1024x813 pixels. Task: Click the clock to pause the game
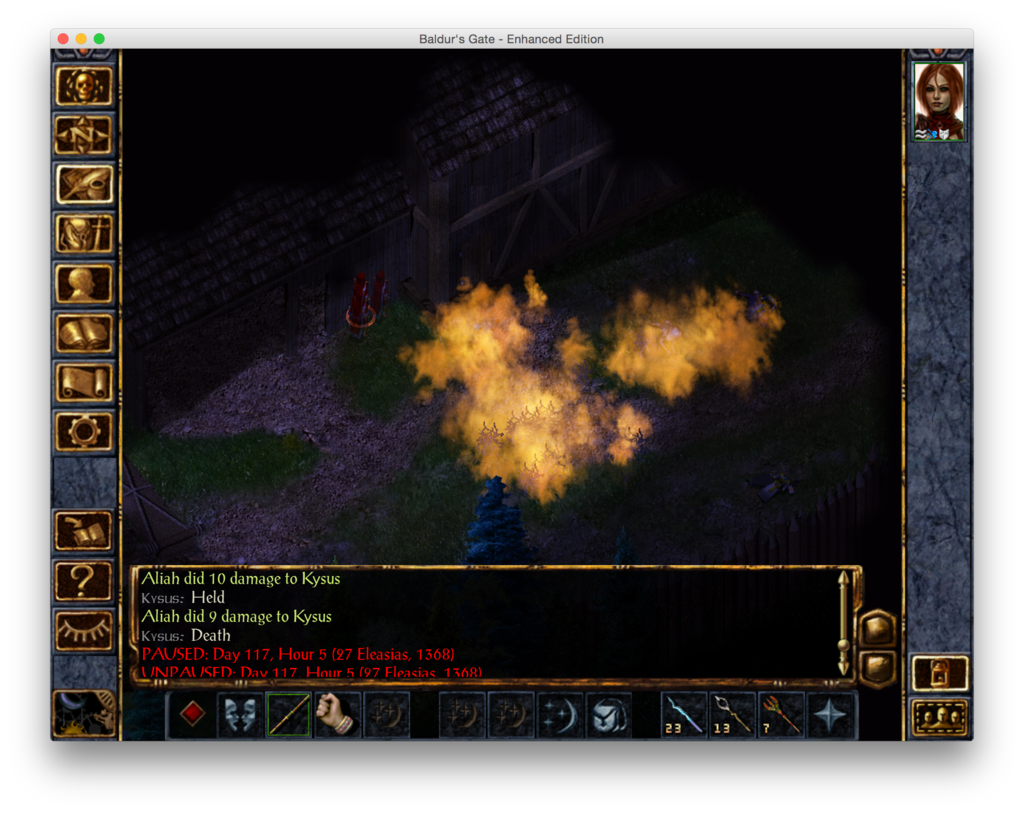(x=84, y=714)
